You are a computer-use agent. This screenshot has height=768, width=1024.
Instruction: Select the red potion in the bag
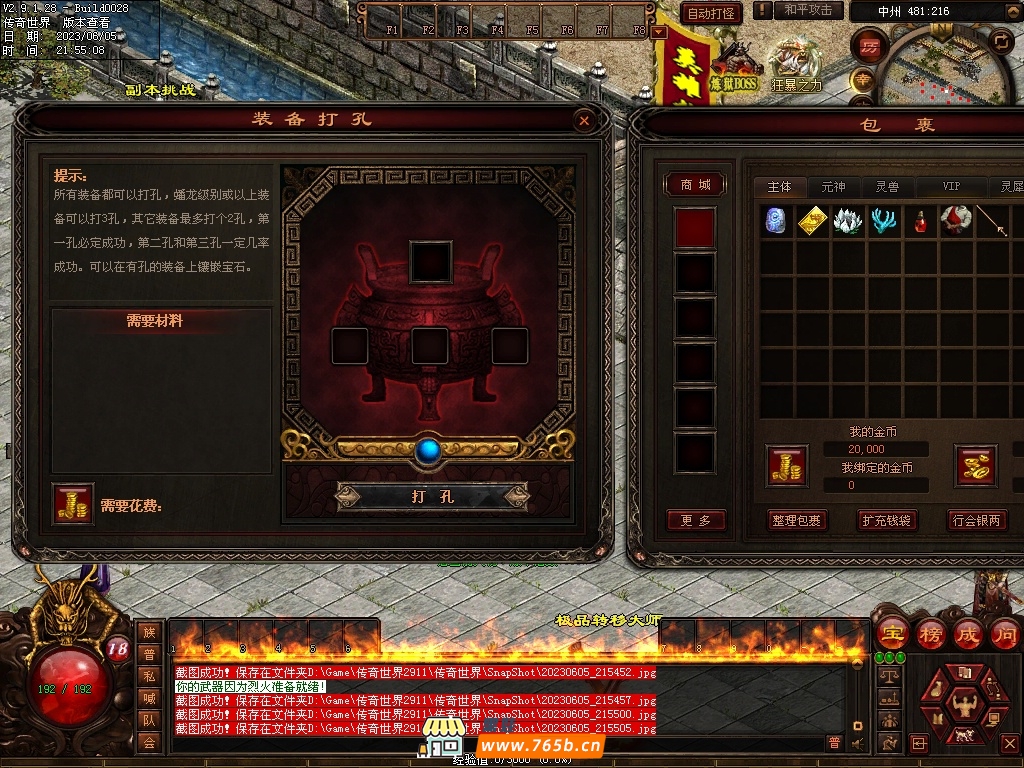click(x=920, y=222)
